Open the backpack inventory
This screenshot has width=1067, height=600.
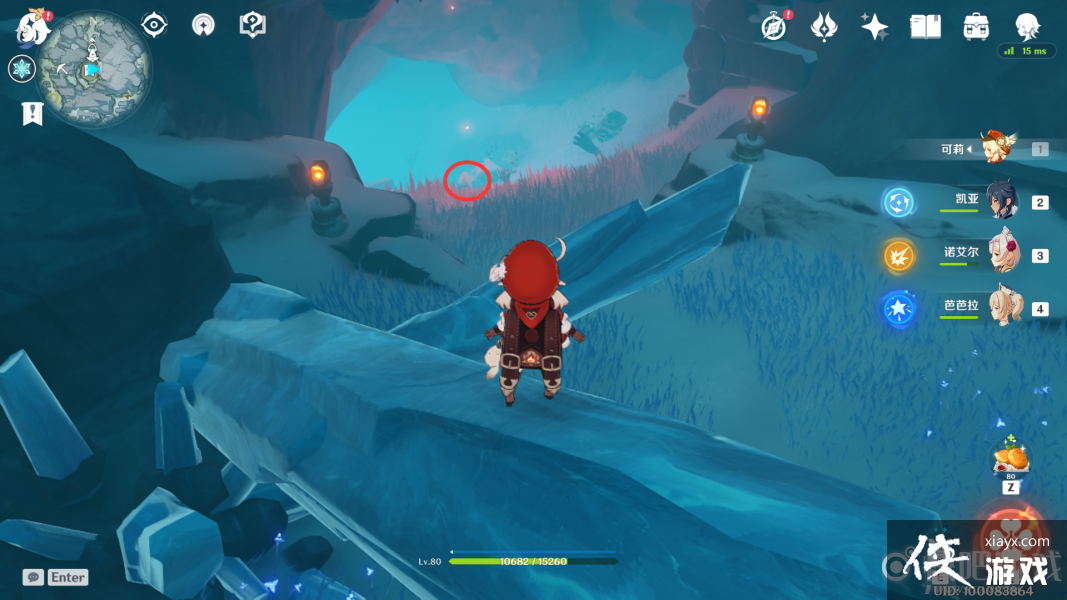tap(976, 27)
